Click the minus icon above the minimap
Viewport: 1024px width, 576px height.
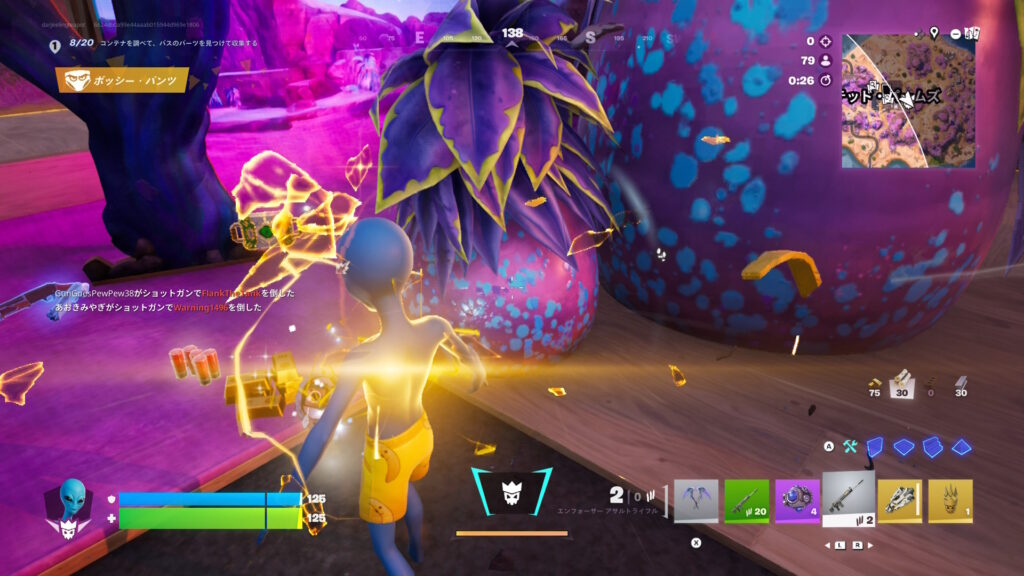(x=955, y=33)
